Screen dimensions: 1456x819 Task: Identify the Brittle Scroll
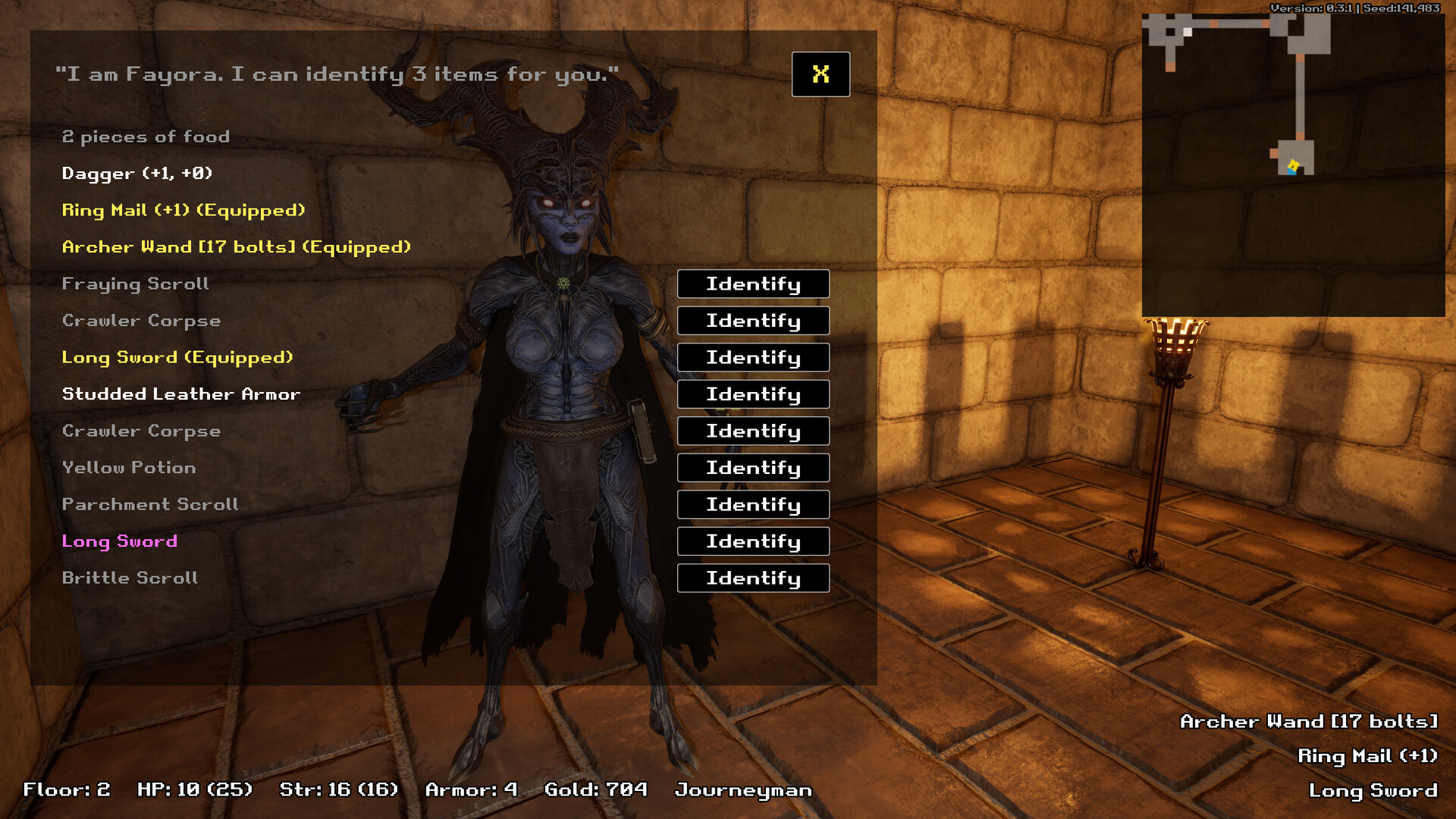[752, 578]
